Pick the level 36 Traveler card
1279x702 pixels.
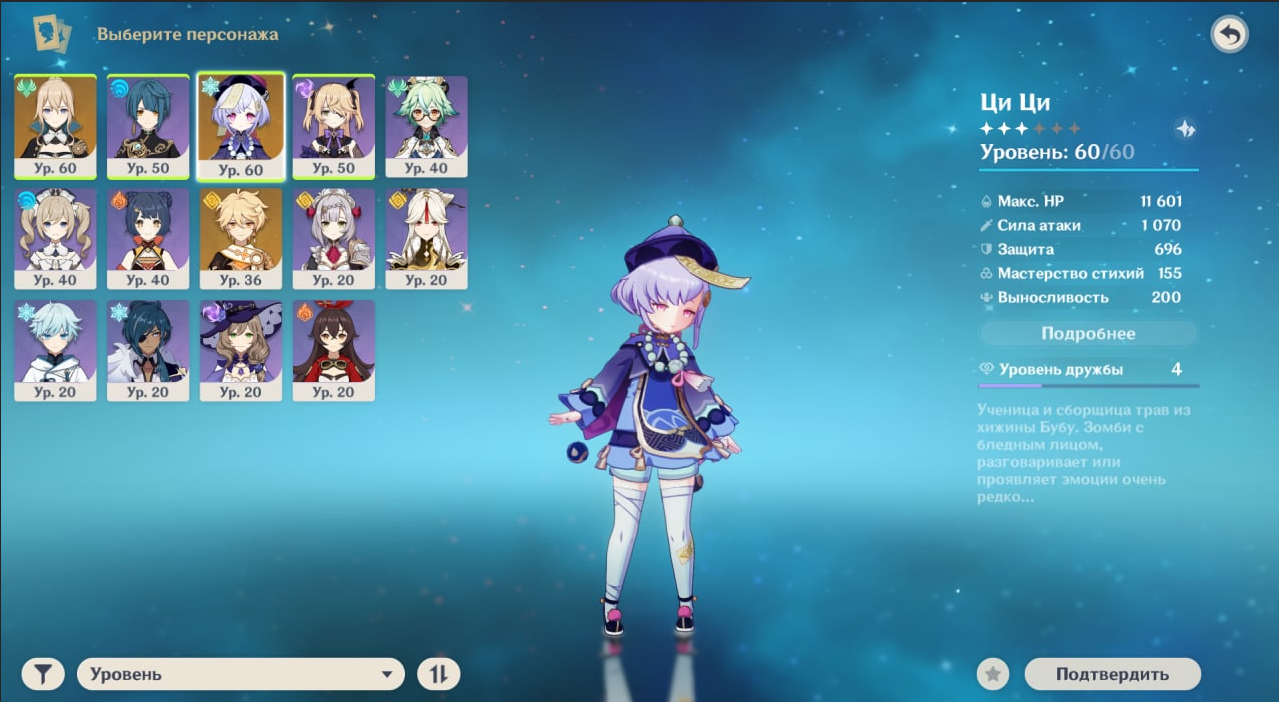click(241, 237)
